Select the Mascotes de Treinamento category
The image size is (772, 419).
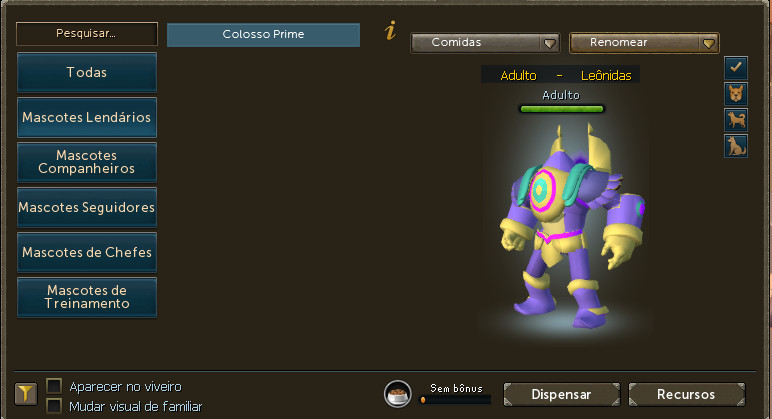click(87, 297)
